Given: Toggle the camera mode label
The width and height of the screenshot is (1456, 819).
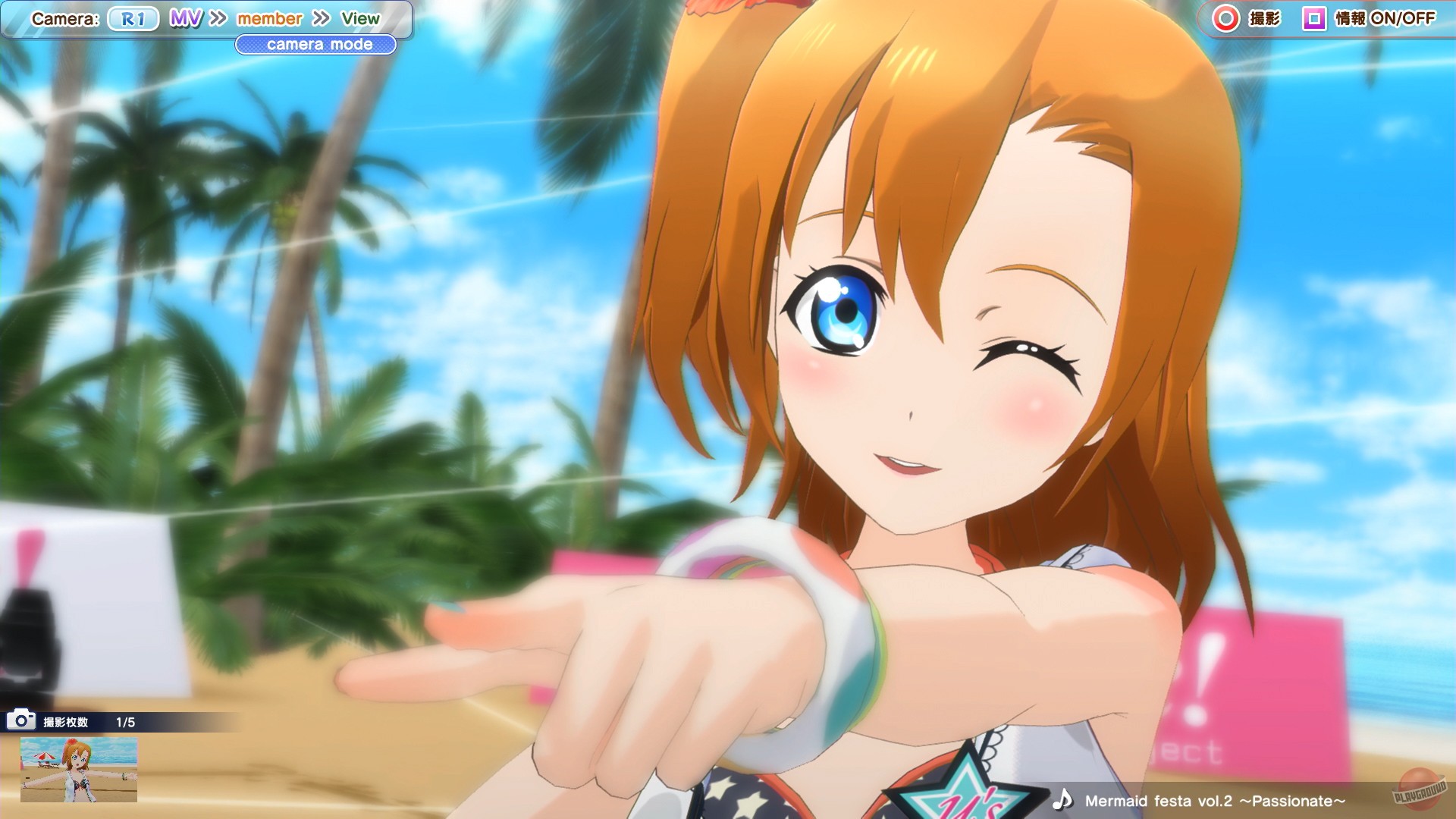Looking at the screenshot, I should pos(316,45).
